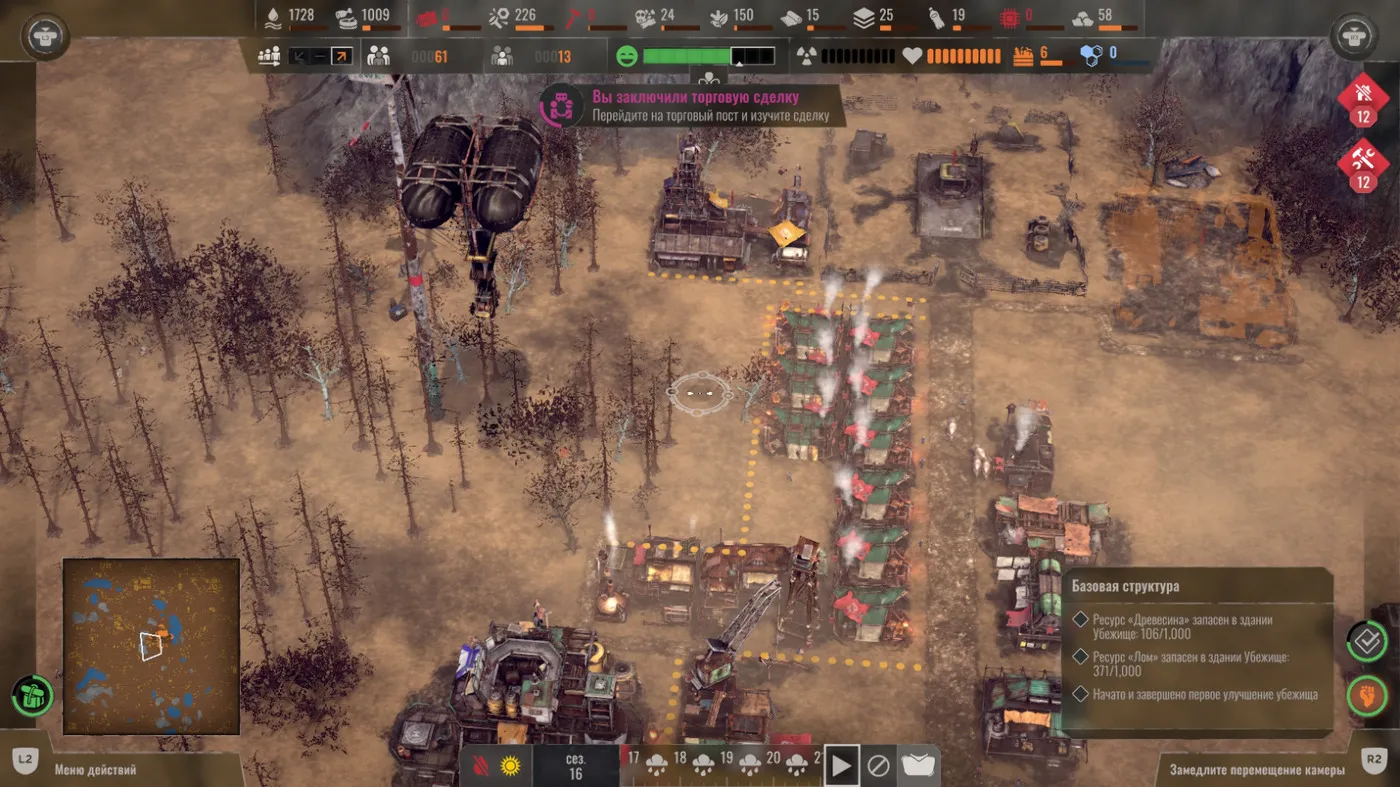Viewport: 1400px width, 787px height.
Task: Open the green backpack icon beside the minimap
Action: (32, 695)
